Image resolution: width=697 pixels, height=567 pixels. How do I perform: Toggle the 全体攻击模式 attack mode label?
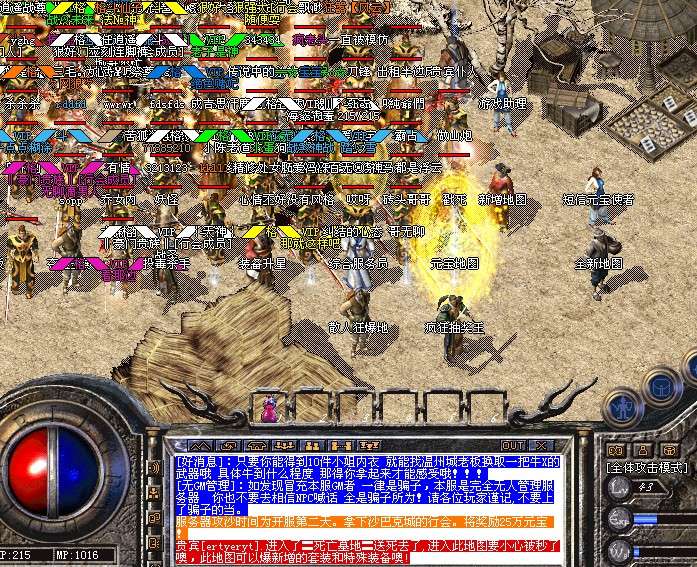tap(646, 467)
